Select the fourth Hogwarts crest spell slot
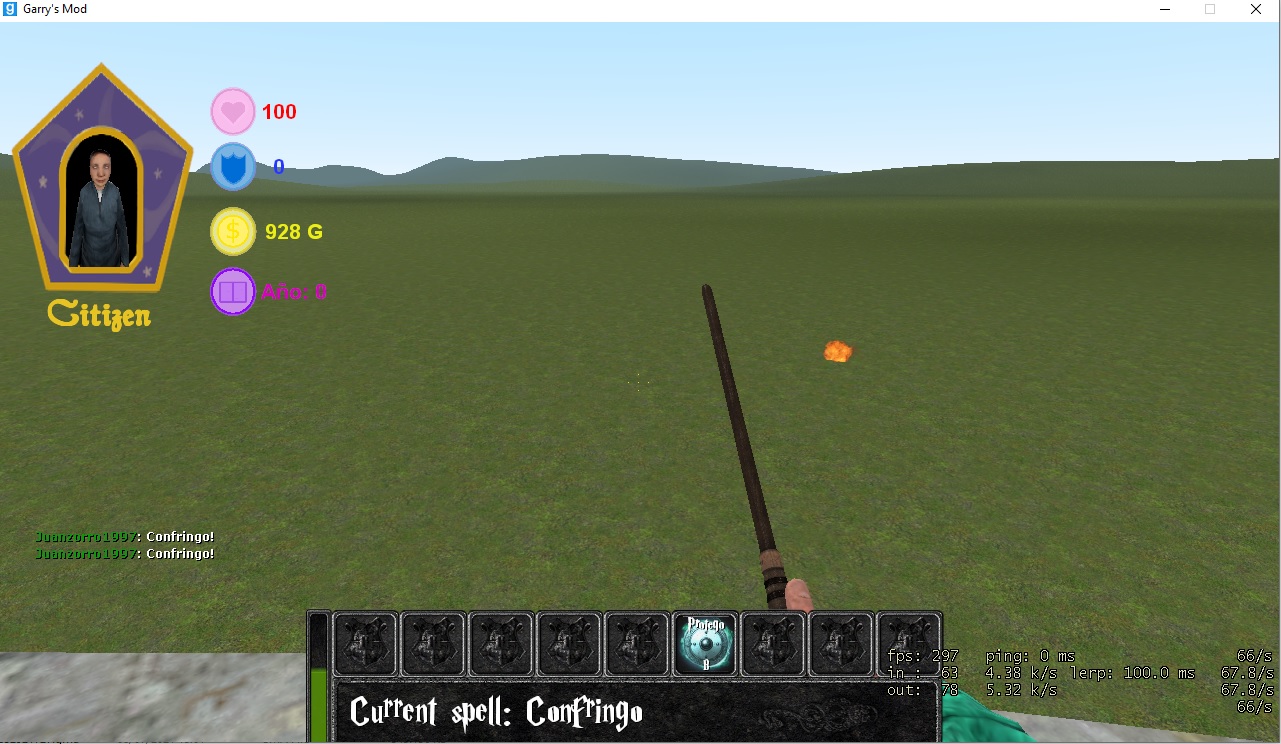This screenshot has height=744, width=1281. coord(569,644)
